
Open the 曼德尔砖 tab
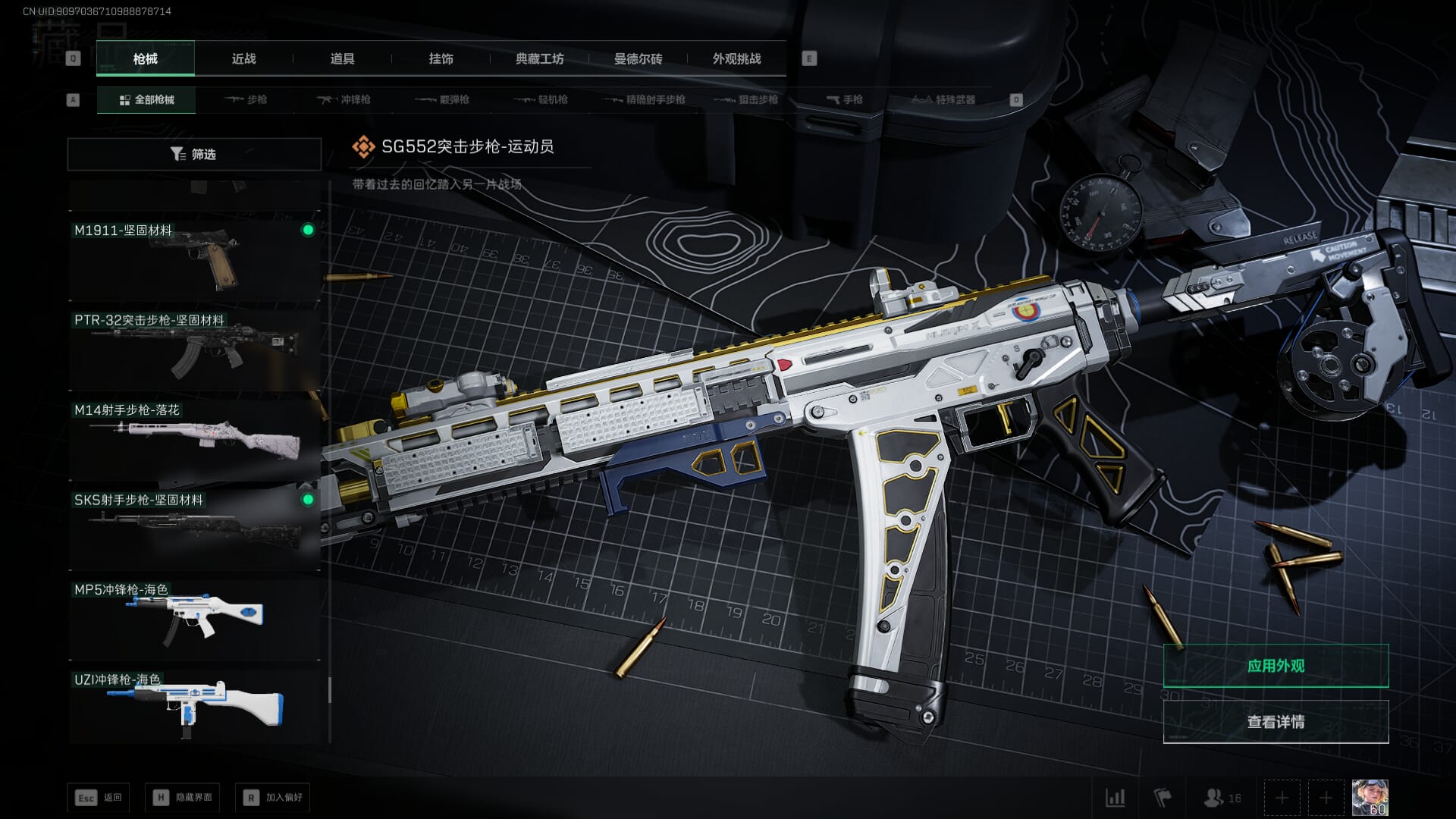point(638,58)
